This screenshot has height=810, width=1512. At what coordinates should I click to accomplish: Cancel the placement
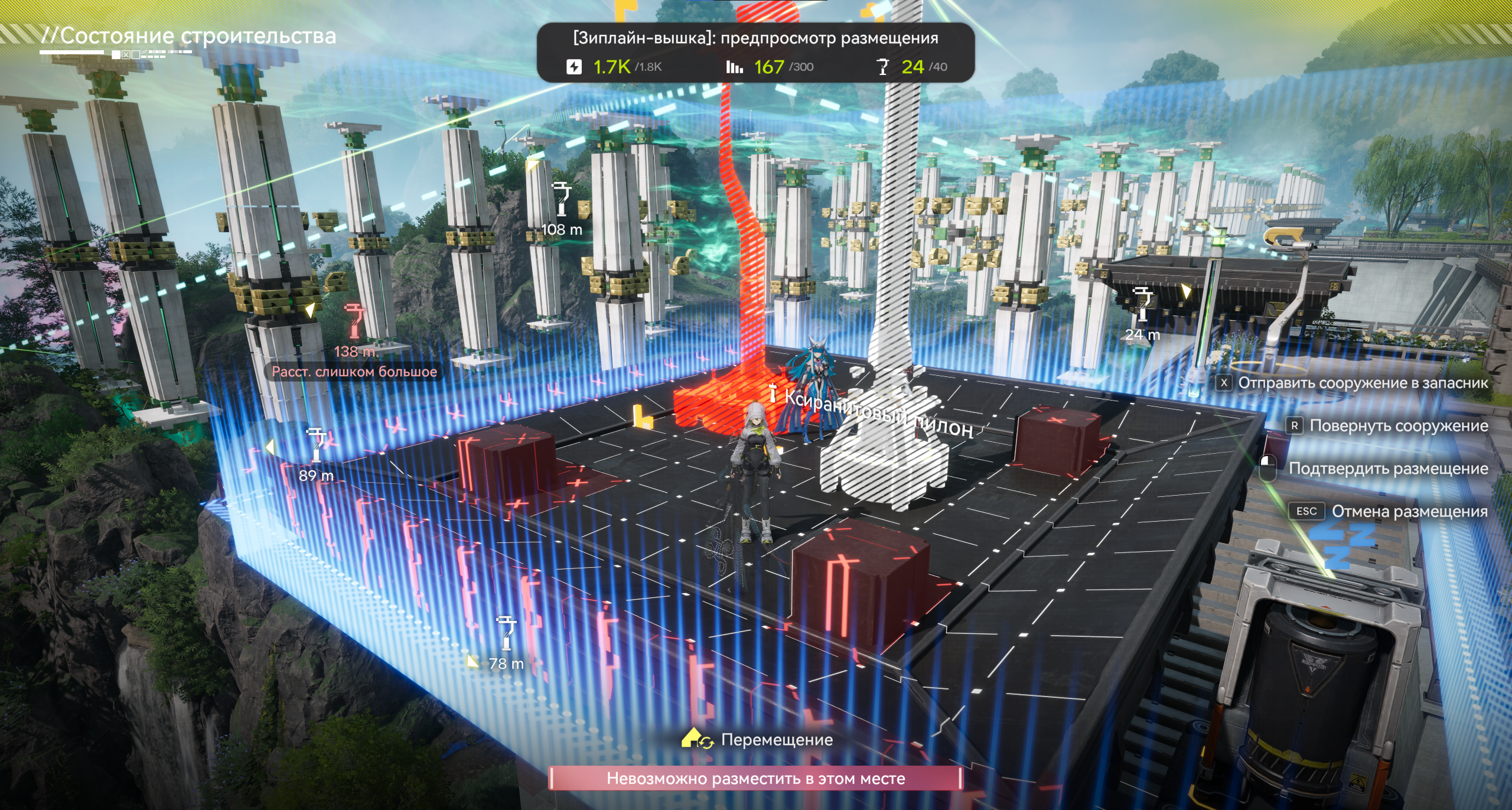pos(1409,511)
